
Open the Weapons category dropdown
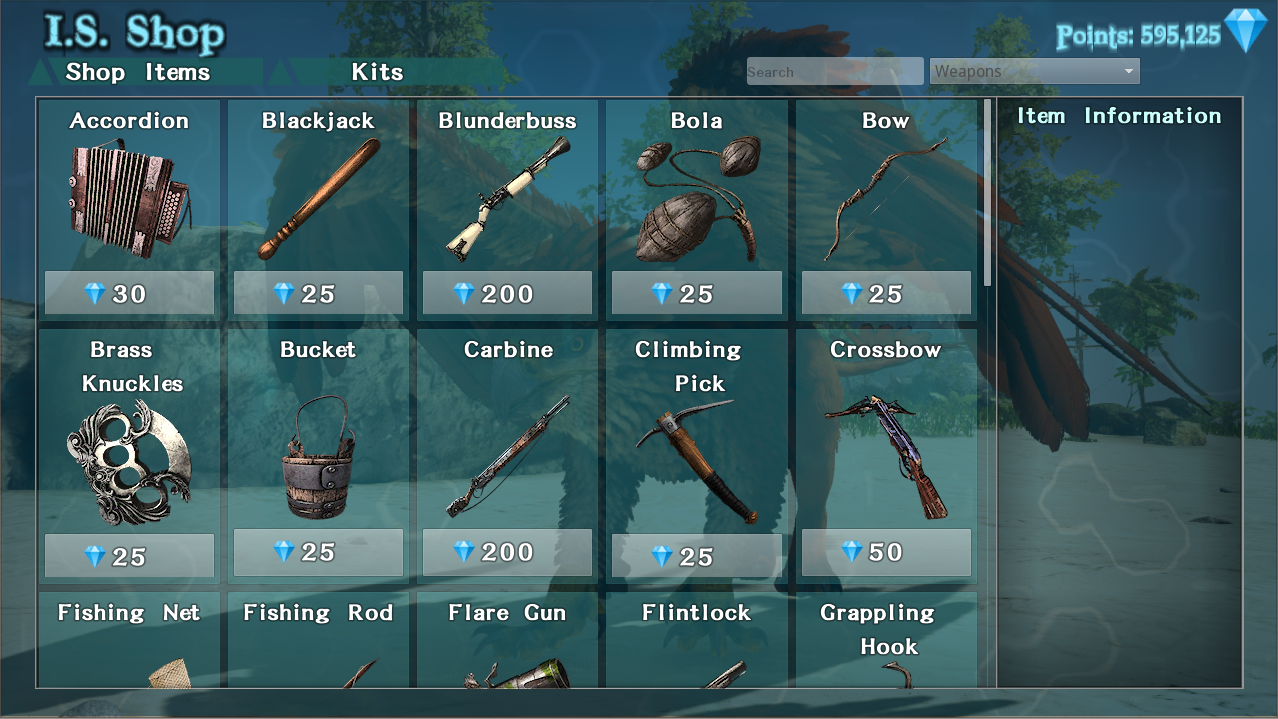coord(1034,72)
